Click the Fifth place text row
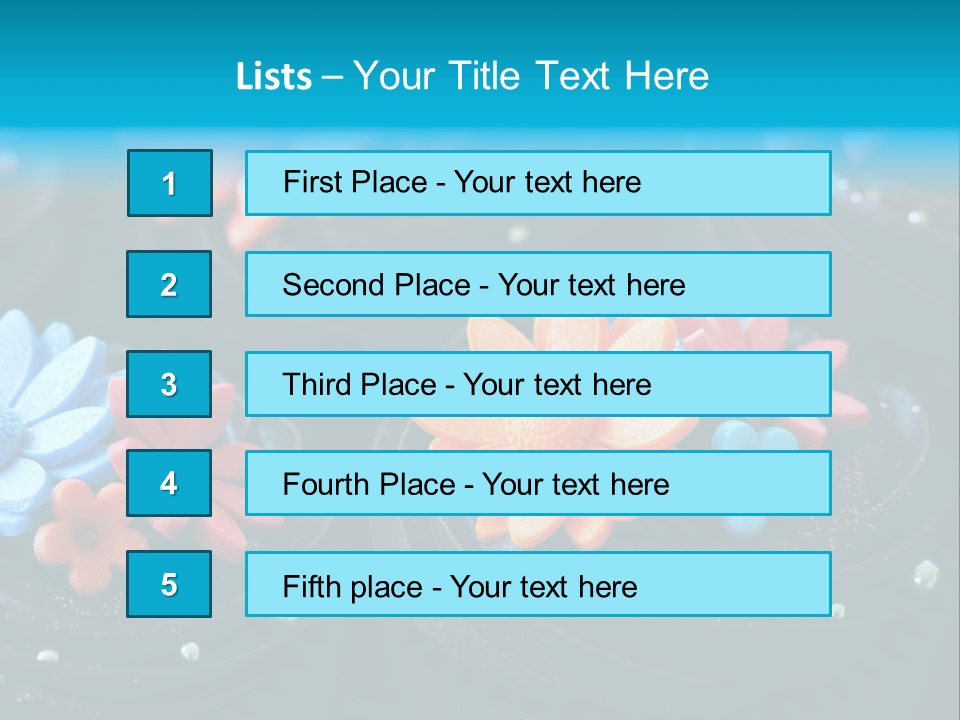 (538, 584)
